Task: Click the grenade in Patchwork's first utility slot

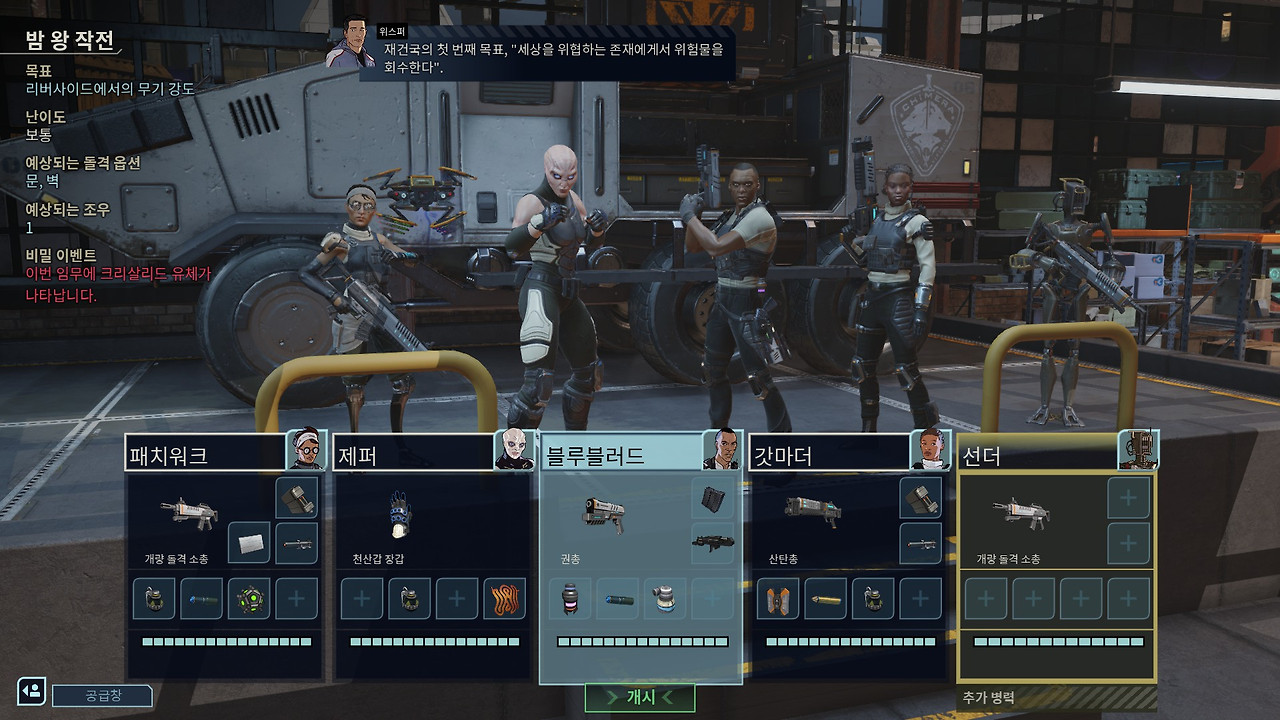Action: 154,598
